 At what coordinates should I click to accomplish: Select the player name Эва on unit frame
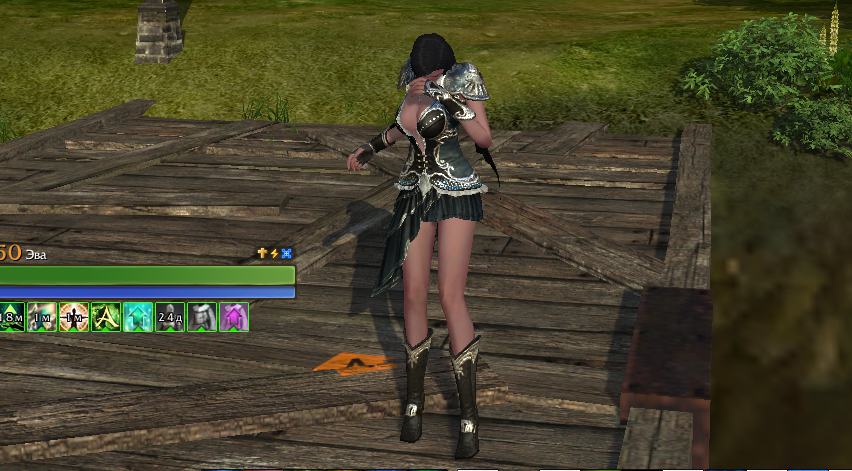(x=35, y=254)
